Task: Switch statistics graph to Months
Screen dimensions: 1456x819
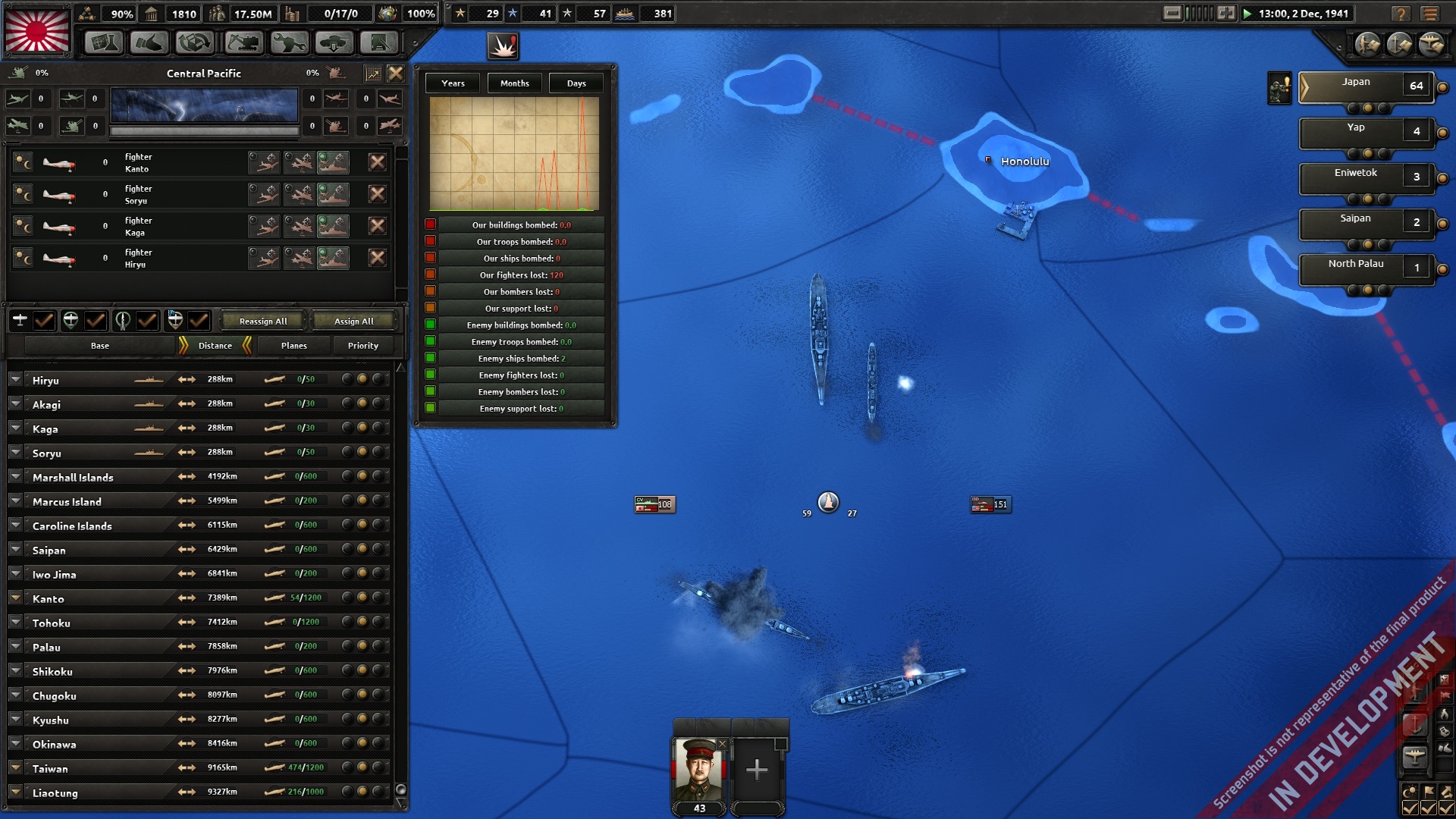Action: coord(514,83)
